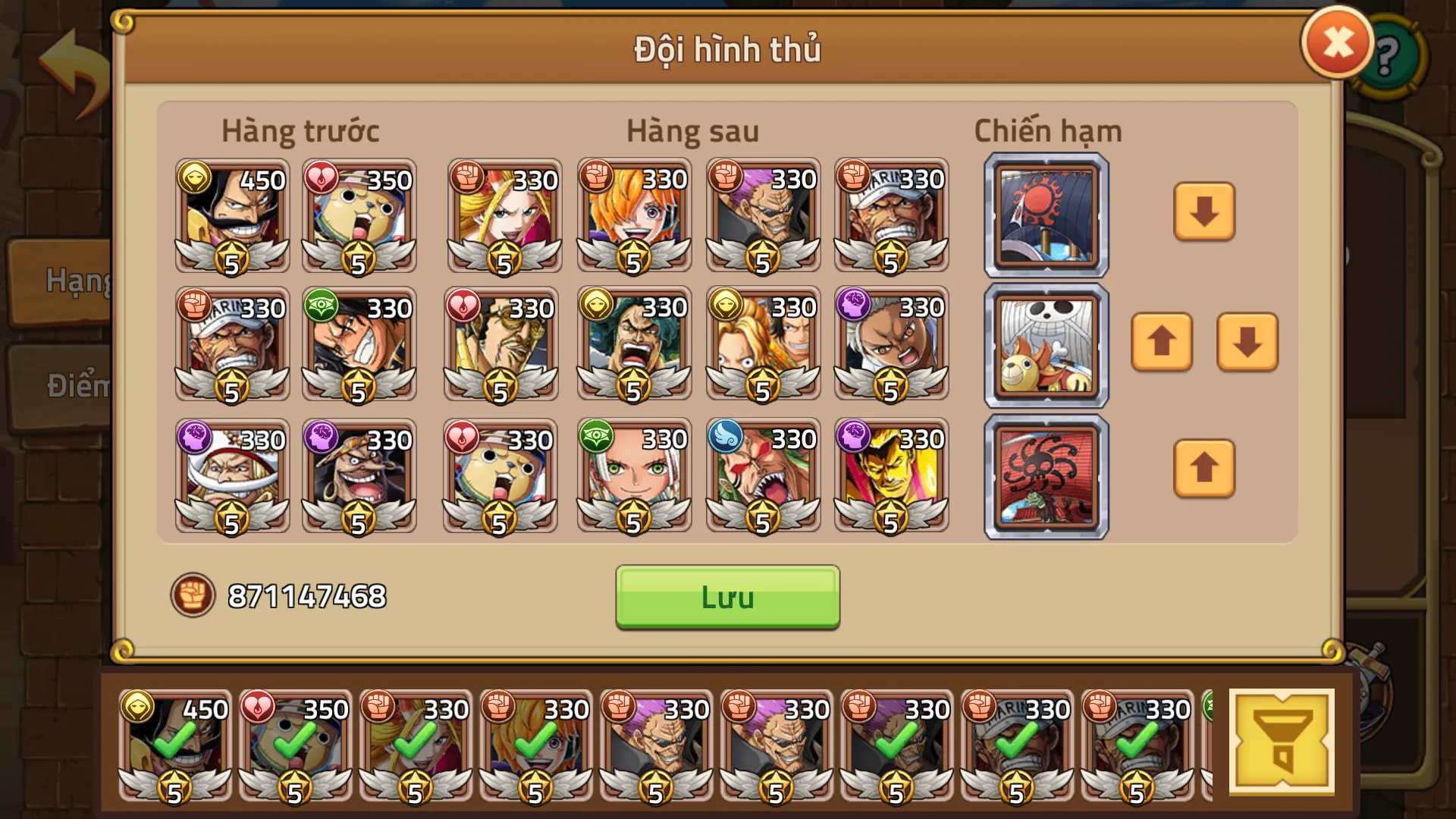The height and width of the screenshot is (819, 1456).
Task: Select the 450 Gol D. Roger portrait in Hàng trước
Action: click(230, 218)
